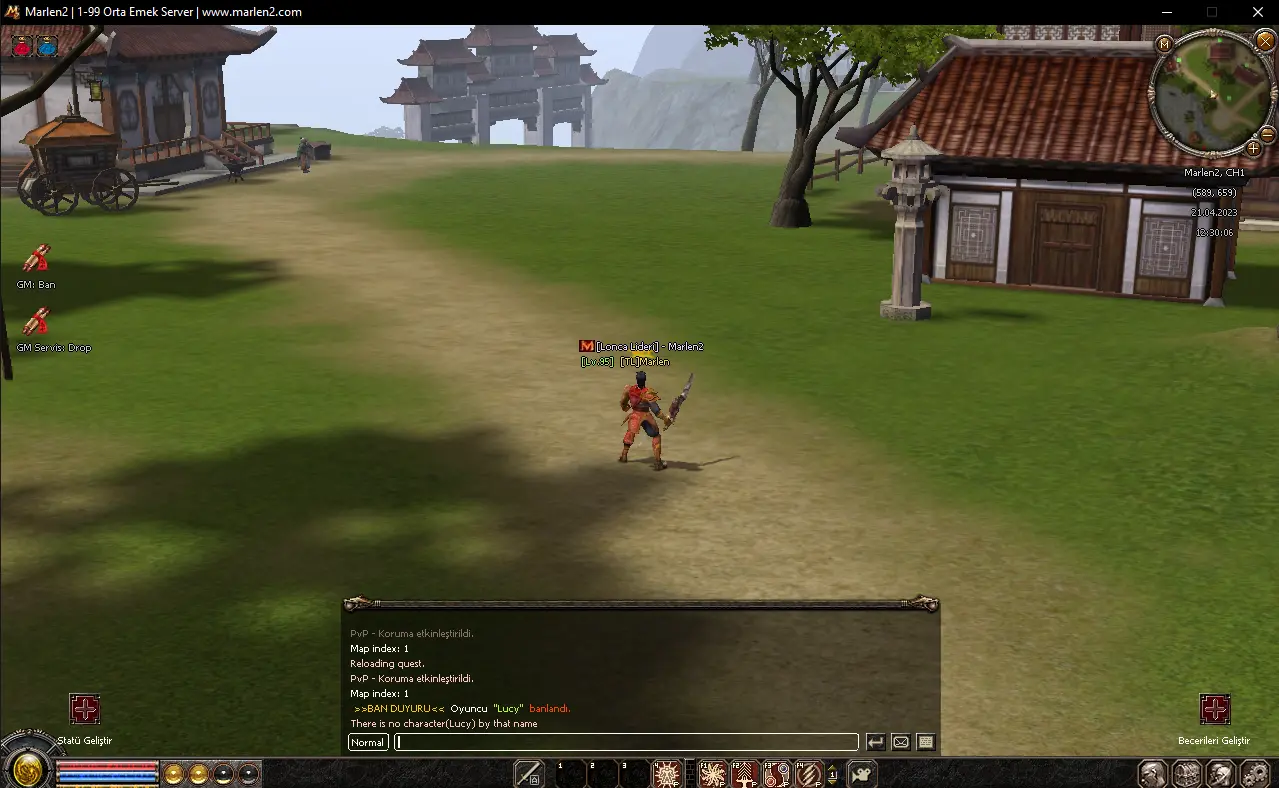Zoom in the minimap with the plus button
Viewport: 1279px width, 788px height.
1253,149
